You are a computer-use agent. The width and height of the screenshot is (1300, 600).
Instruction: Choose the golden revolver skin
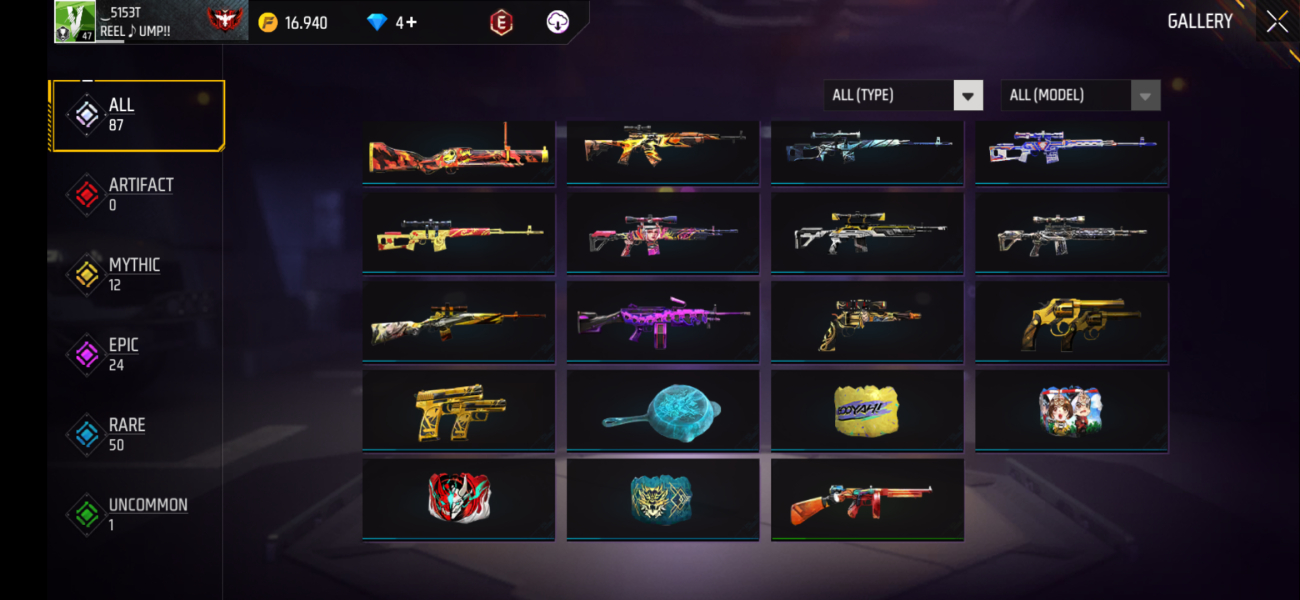(1071, 322)
